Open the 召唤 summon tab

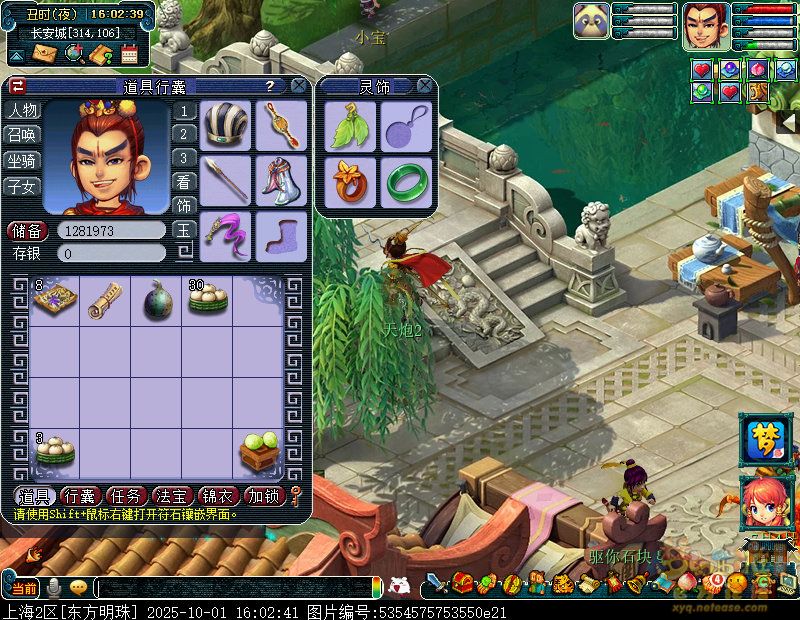tap(22, 135)
